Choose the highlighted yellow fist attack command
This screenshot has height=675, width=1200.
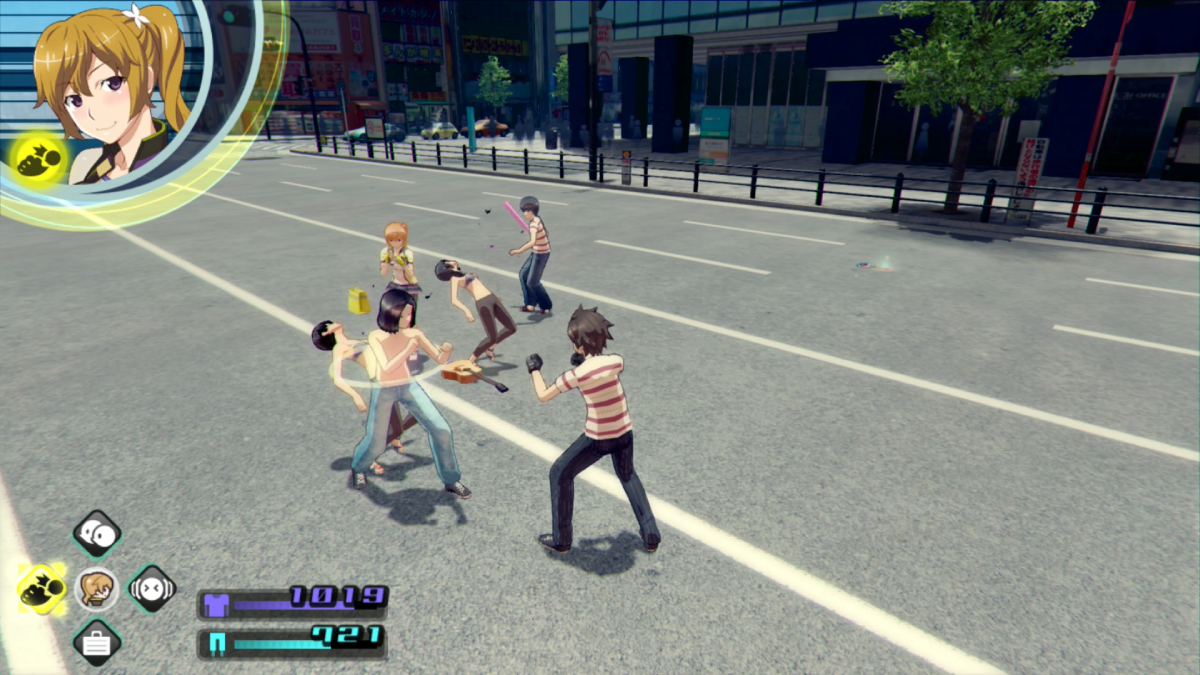click(42, 589)
